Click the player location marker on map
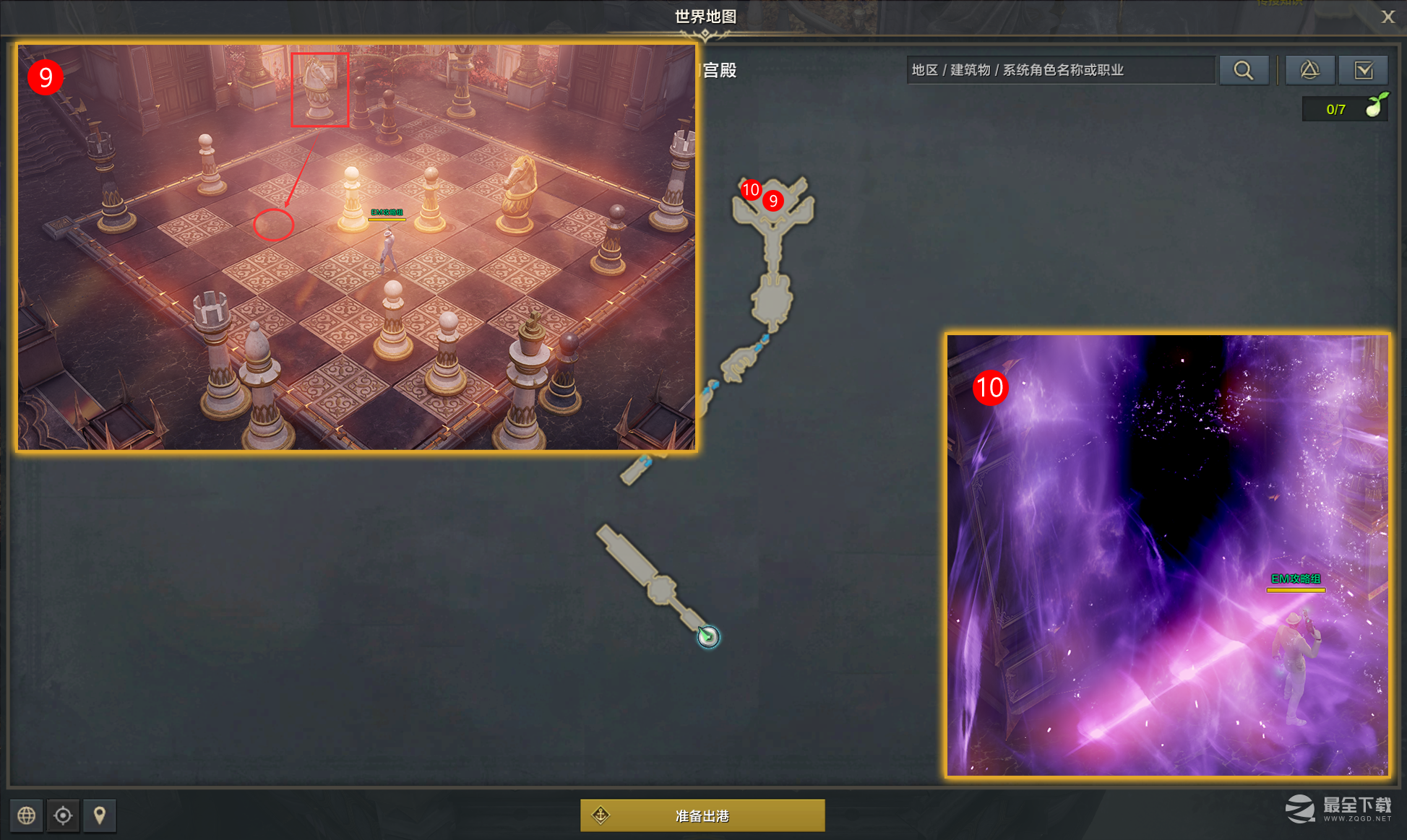The height and width of the screenshot is (840, 1407). [x=708, y=636]
